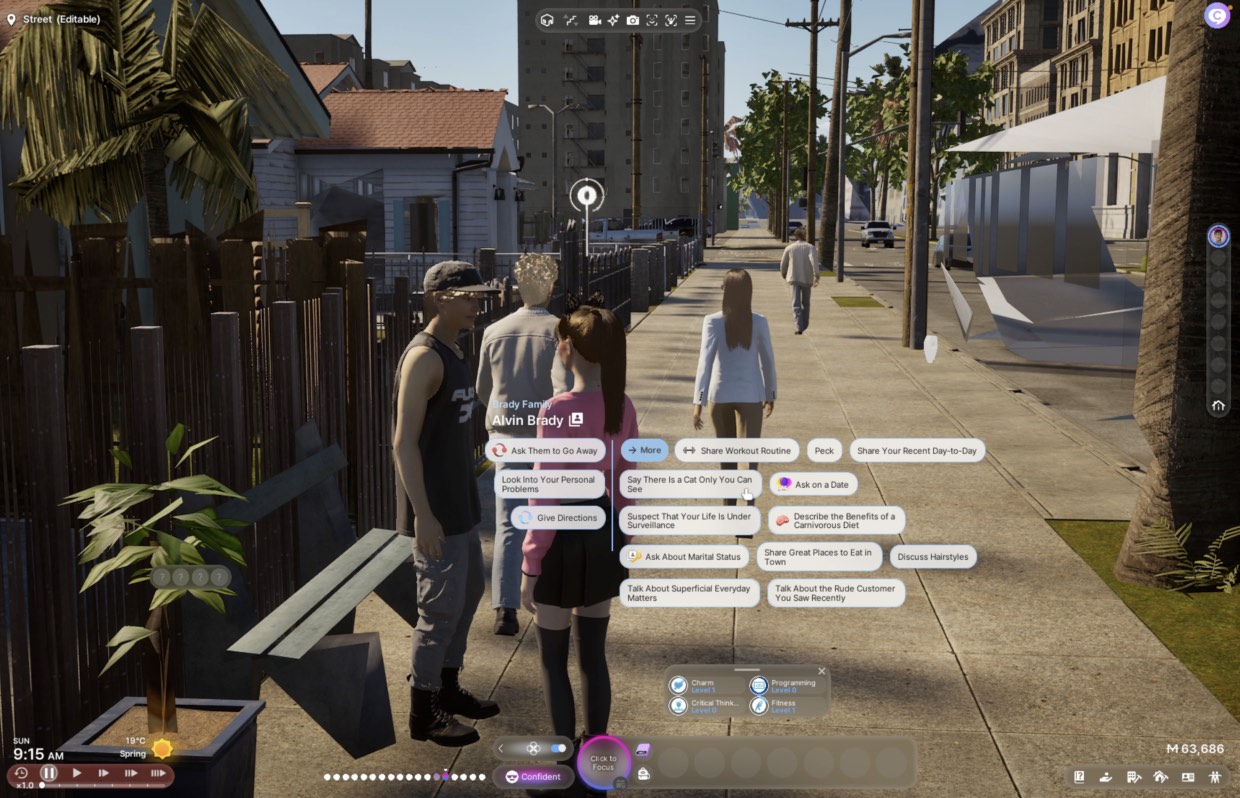Click the "Click to Focus" circle
This screenshot has width=1240, height=798.
tap(603, 763)
